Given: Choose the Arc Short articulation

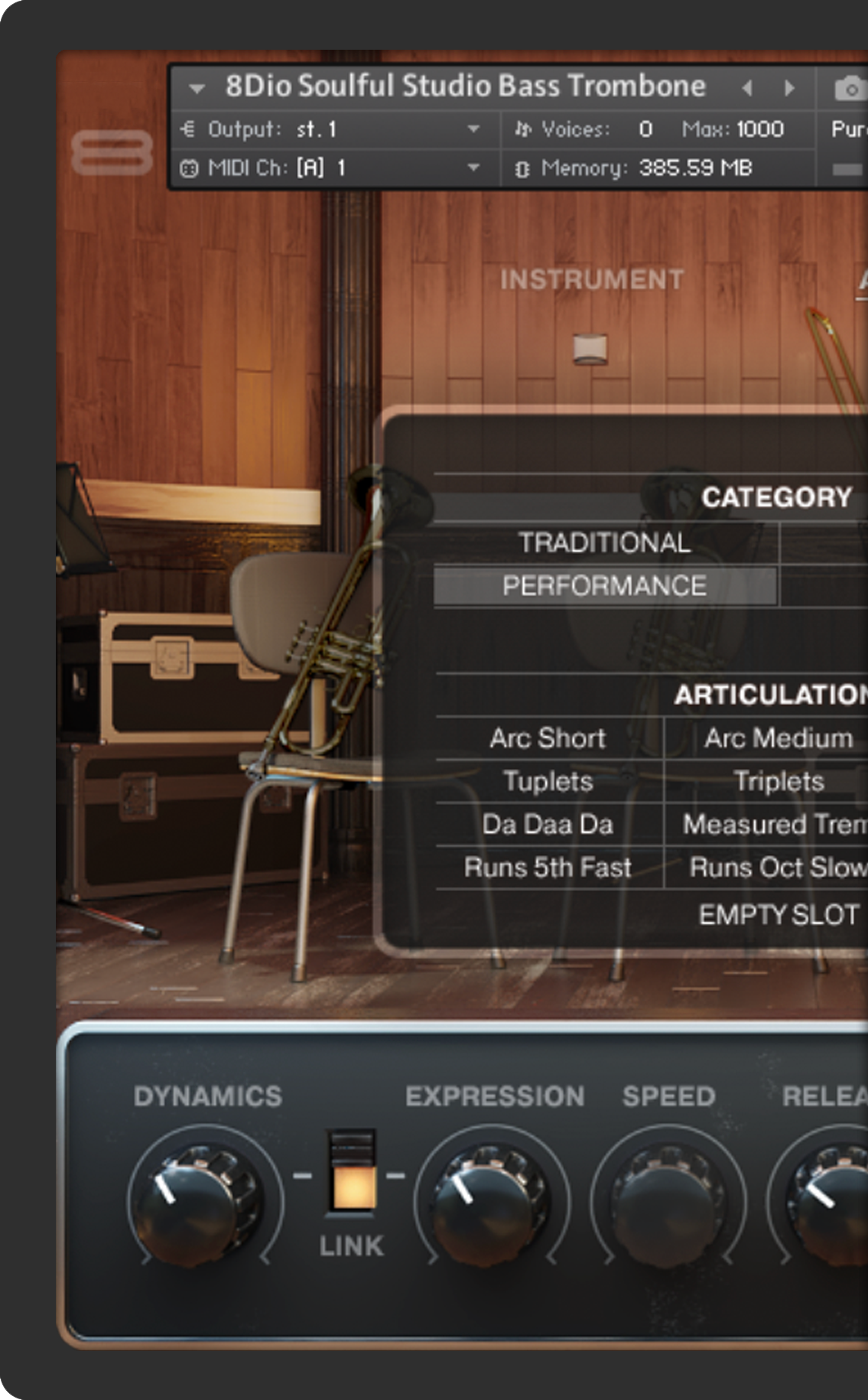Looking at the screenshot, I should [x=548, y=738].
